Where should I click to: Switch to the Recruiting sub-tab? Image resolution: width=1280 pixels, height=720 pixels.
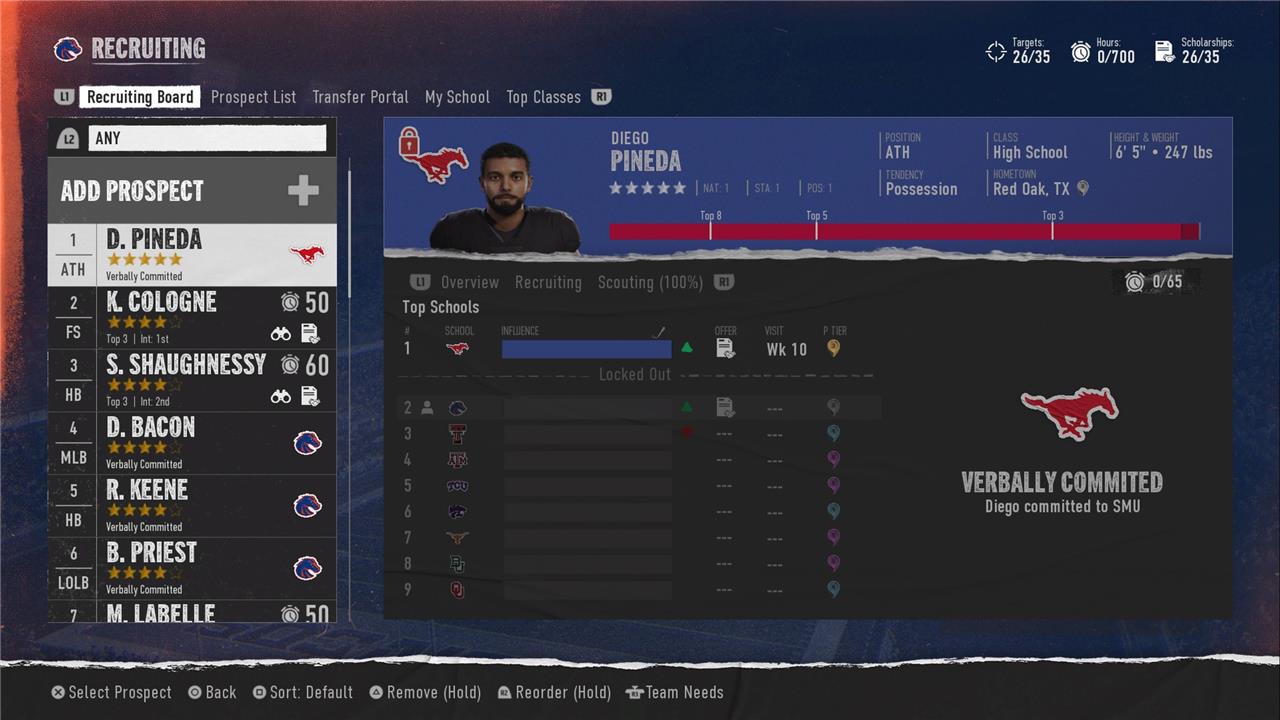548,282
